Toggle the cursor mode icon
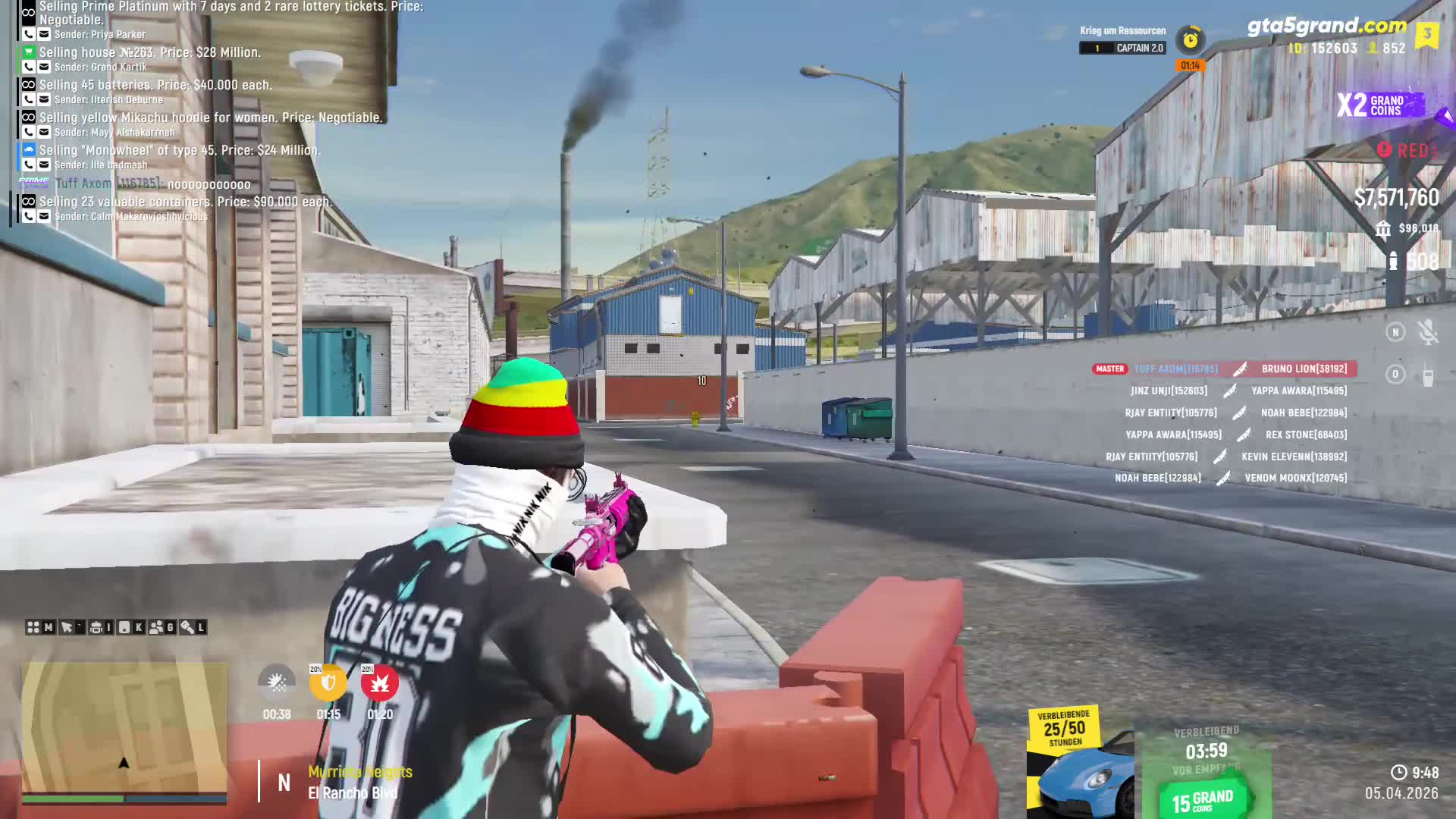The height and width of the screenshot is (819, 1456). pyautogui.click(x=67, y=627)
